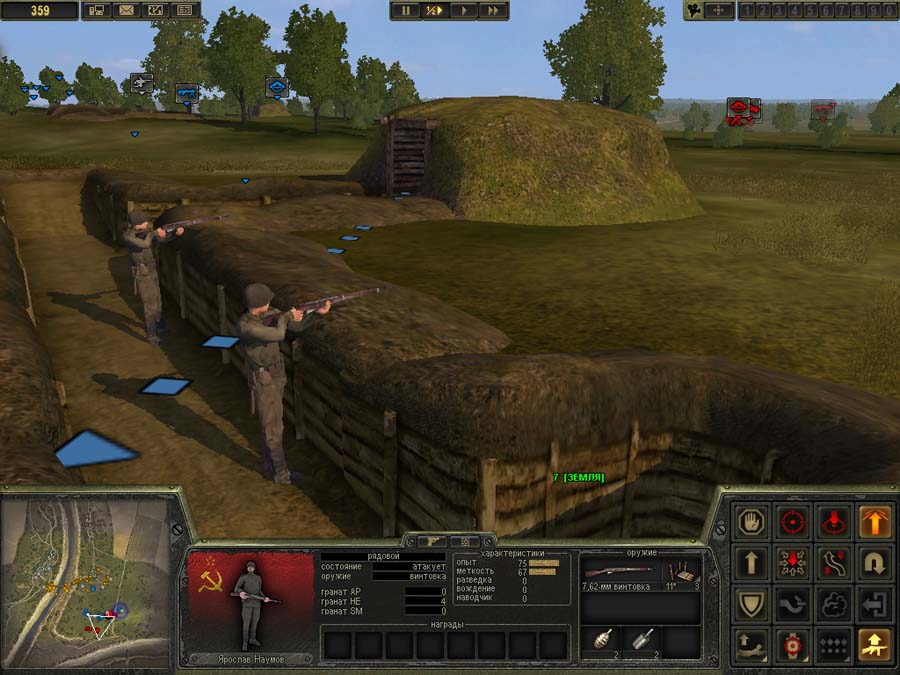Image resolution: width=900 pixels, height=675 pixels.
Task: Activate fast-forward game speed
Action: (x=493, y=10)
